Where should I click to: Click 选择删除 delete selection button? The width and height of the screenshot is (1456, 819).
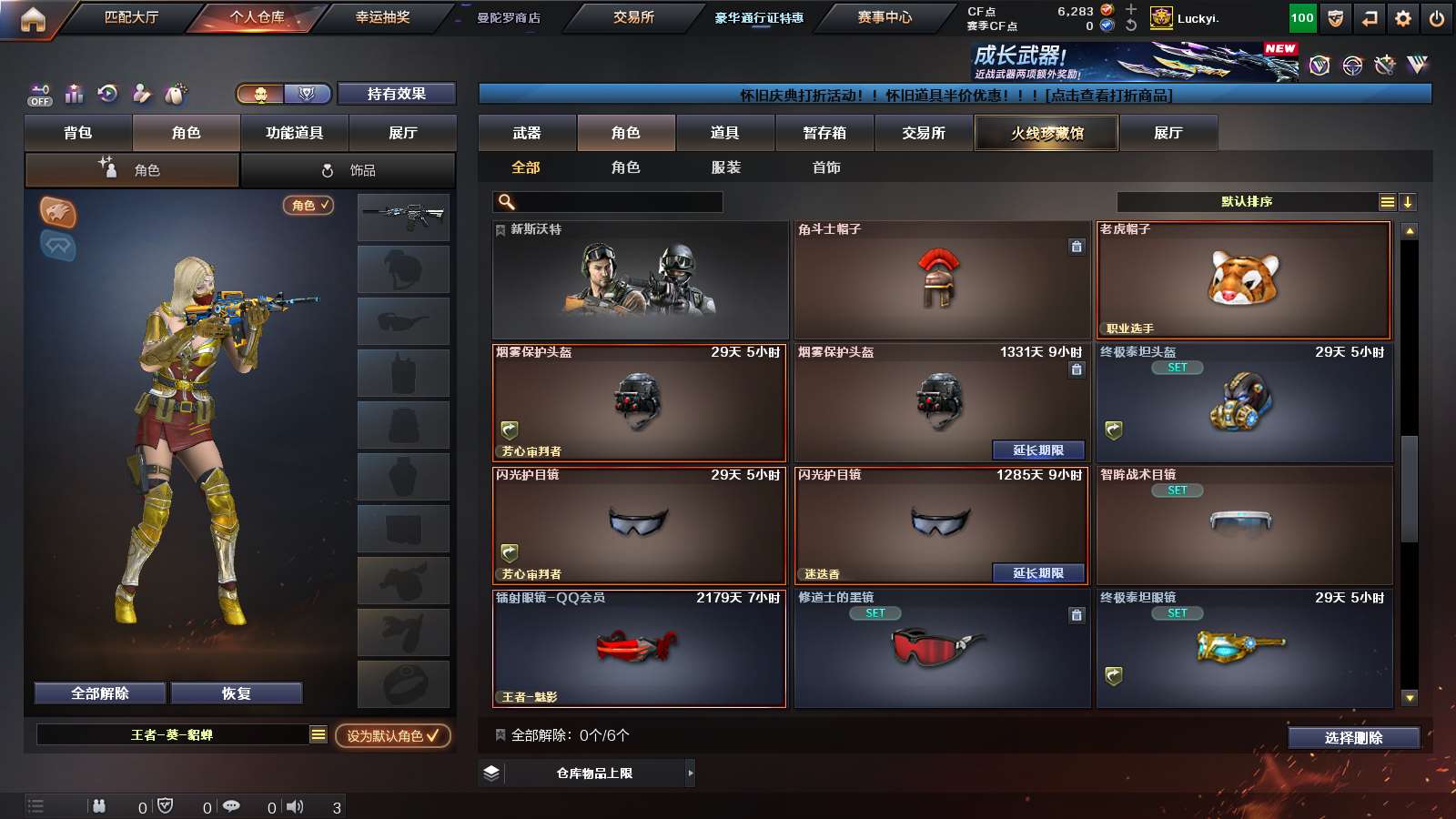tap(1353, 738)
